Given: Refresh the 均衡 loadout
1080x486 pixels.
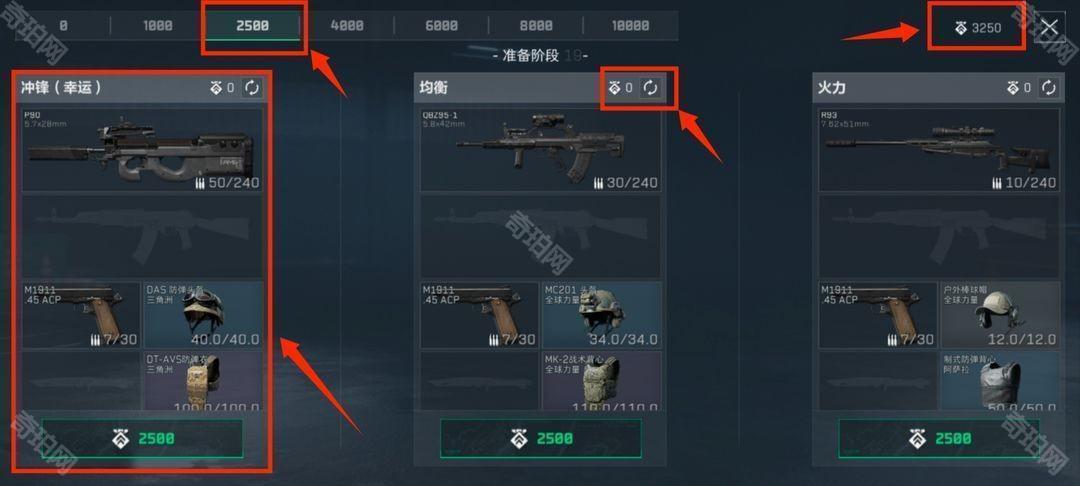Looking at the screenshot, I should [650, 88].
